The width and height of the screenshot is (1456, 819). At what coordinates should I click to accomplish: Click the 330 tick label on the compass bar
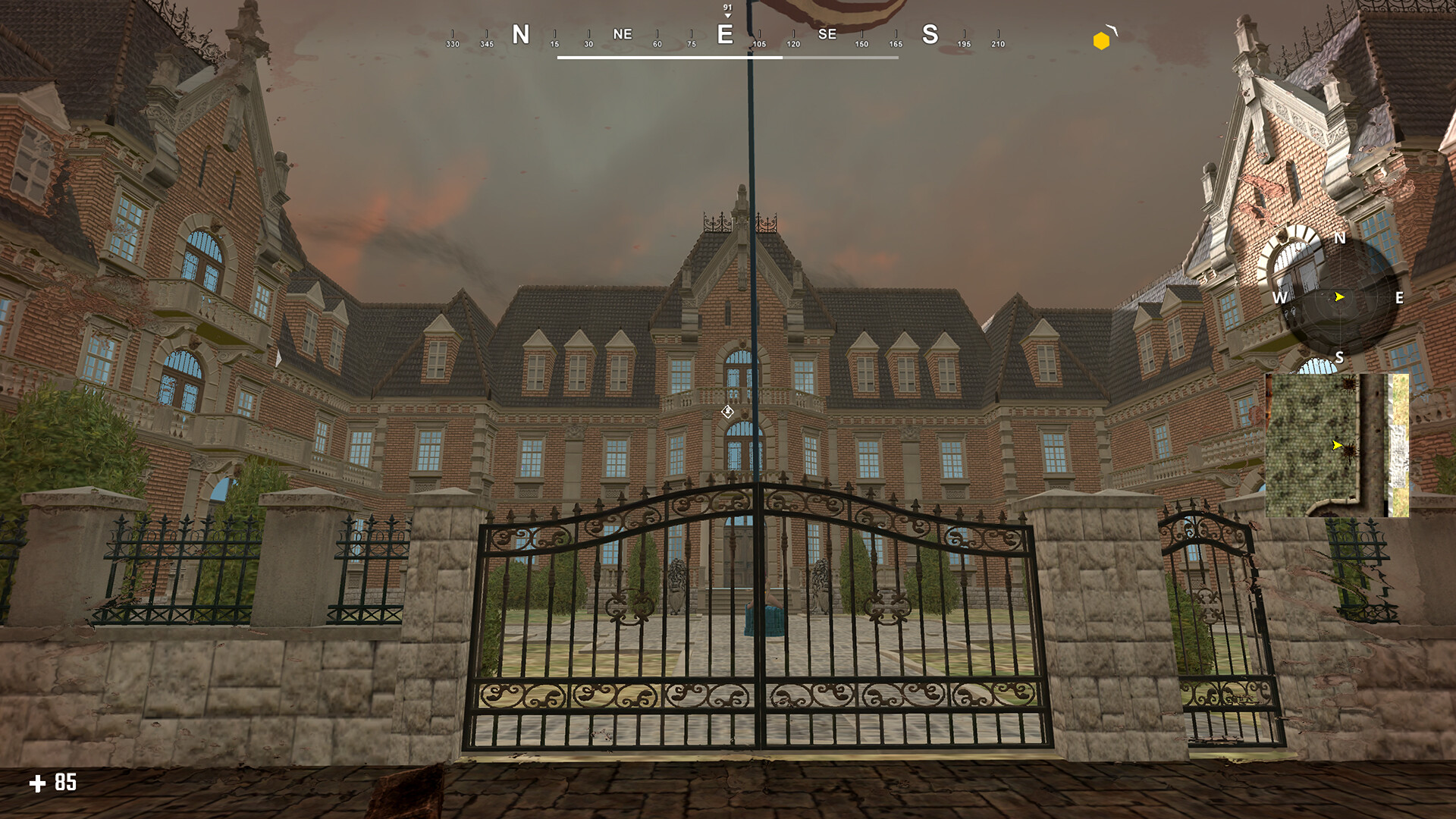(453, 44)
